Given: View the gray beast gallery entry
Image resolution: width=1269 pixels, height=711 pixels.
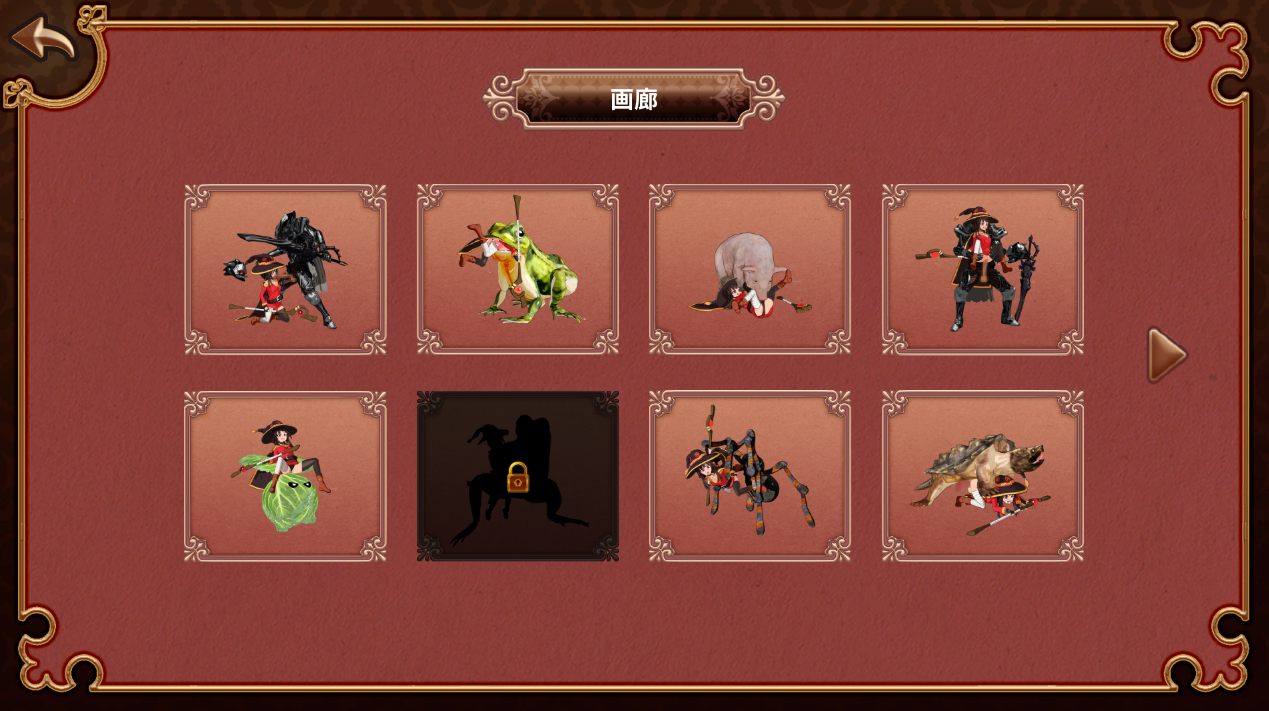Looking at the screenshot, I should point(750,269).
